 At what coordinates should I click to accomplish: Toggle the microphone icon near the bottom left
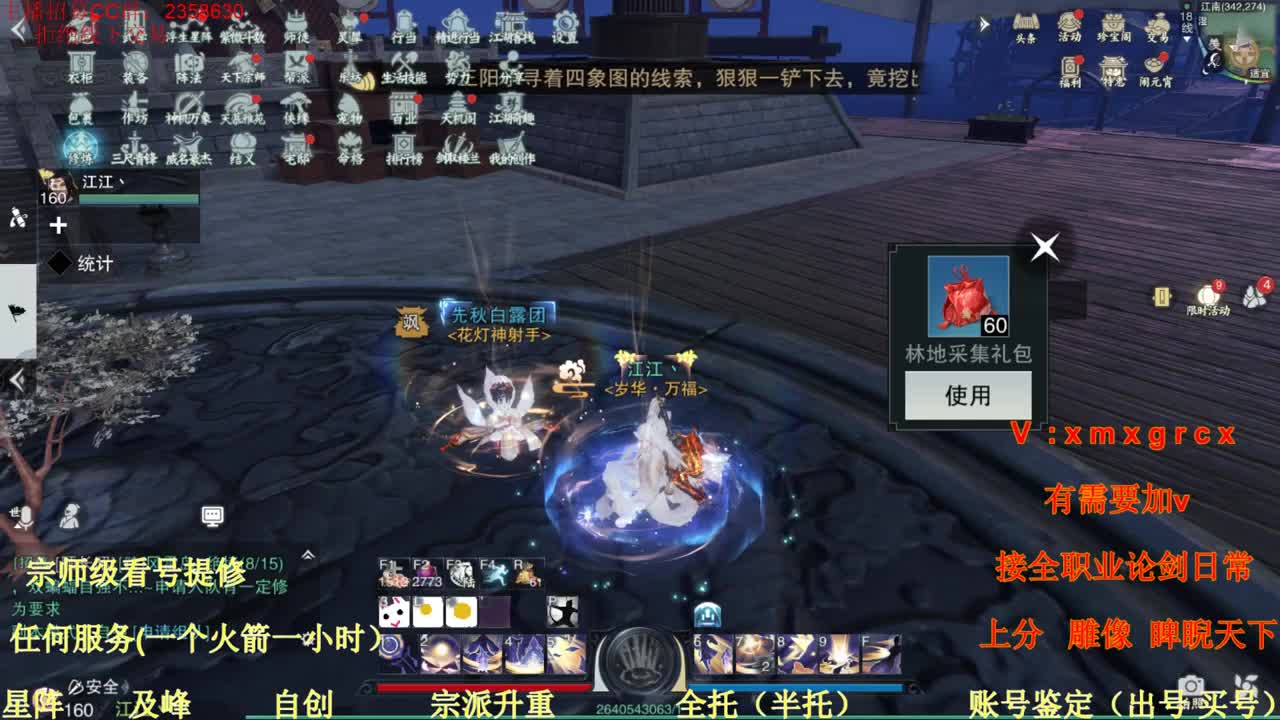pyautogui.click(x=25, y=518)
